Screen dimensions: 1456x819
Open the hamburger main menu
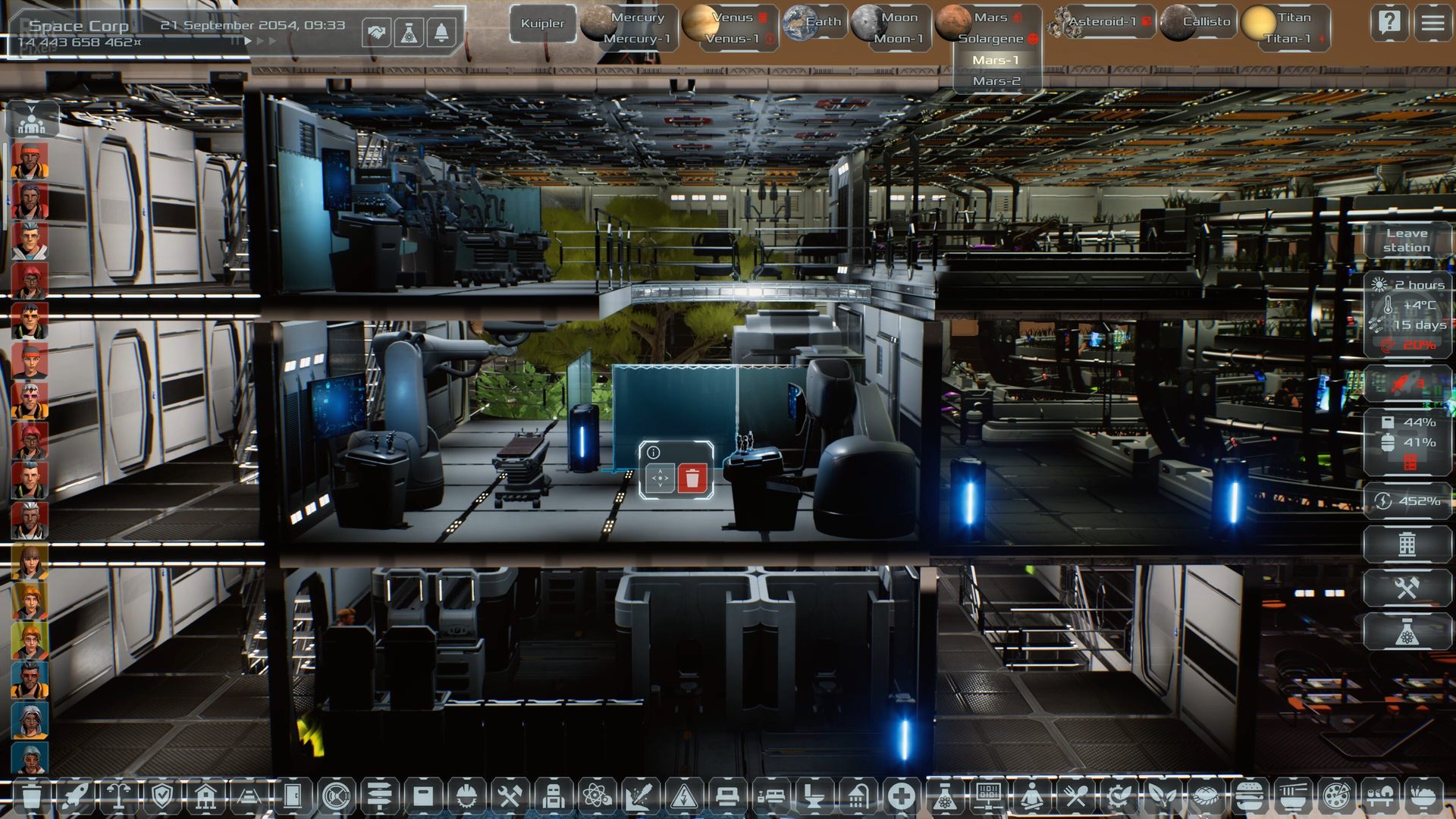1432,23
